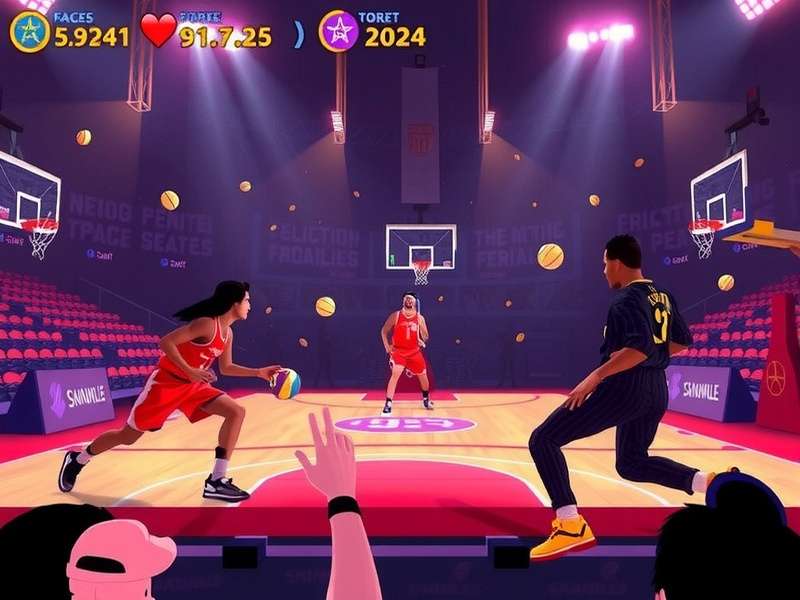Screen dimensions: 800x600
Task: Click the blue chevron arrow in the top bar
Action: [299, 35]
